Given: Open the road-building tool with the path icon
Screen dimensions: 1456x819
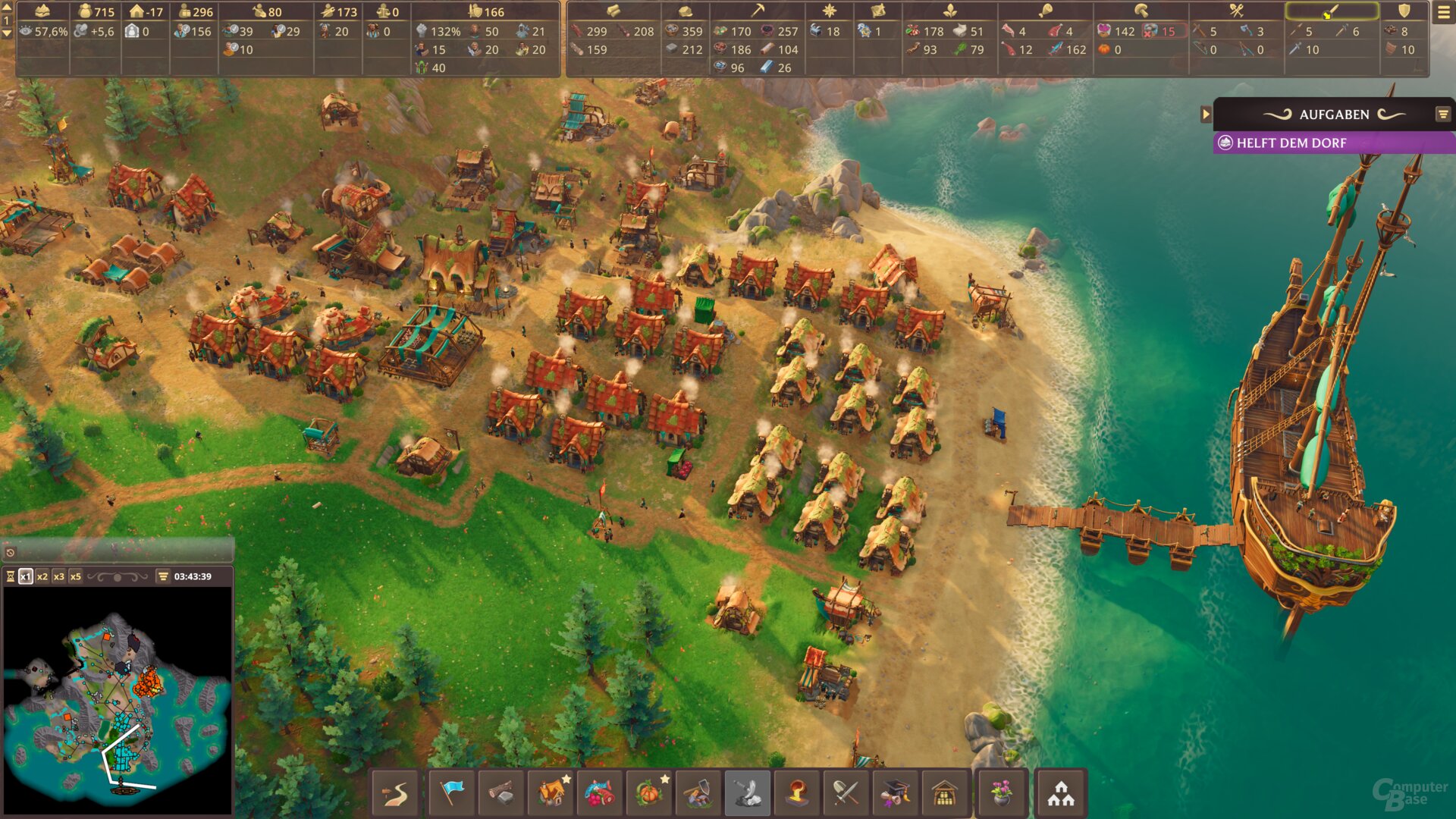Looking at the screenshot, I should point(395,793).
